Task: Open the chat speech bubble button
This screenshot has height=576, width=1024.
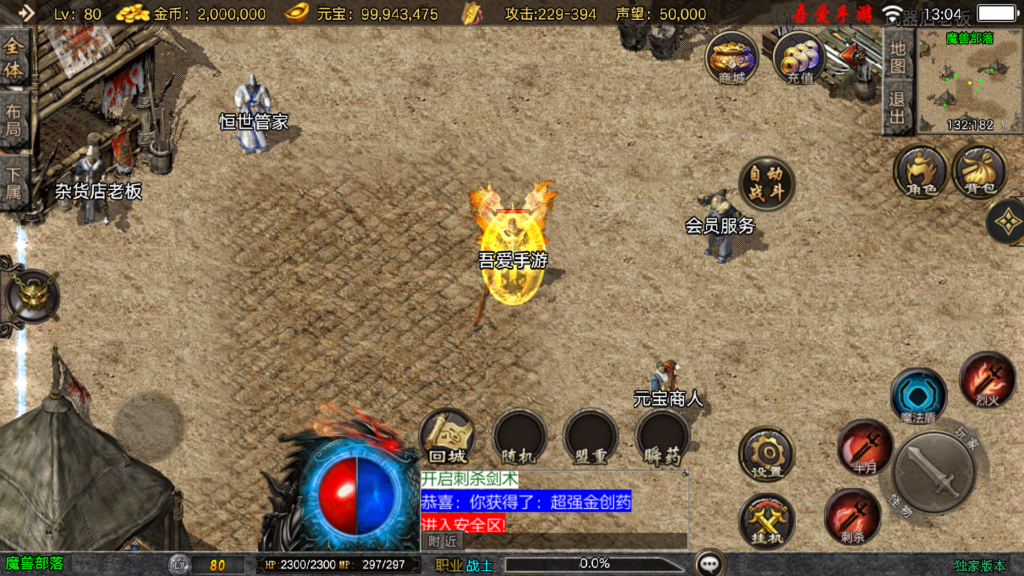Action: click(710, 564)
